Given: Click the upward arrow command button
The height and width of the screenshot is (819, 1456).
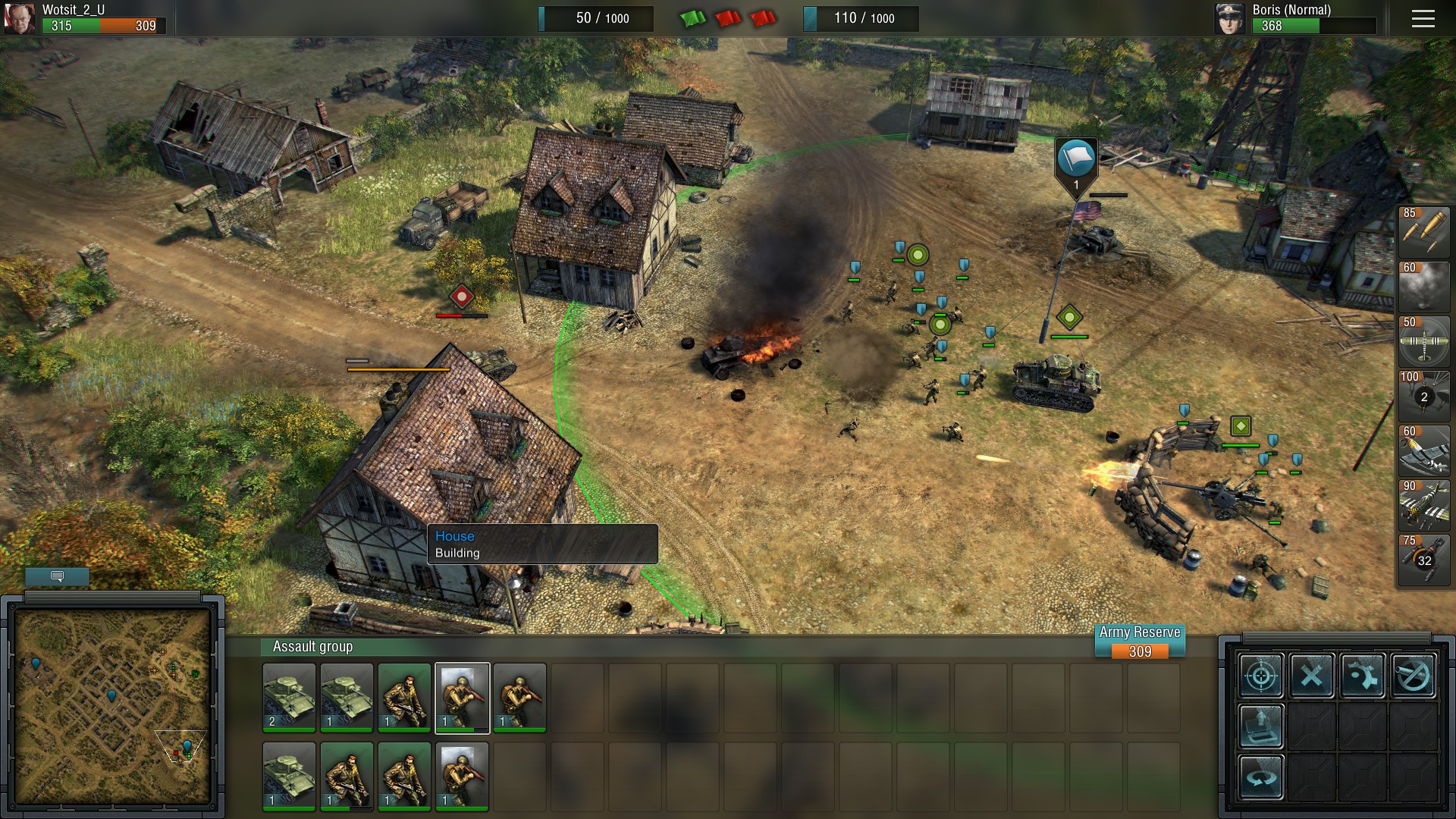Looking at the screenshot, I should [x=1261, y=726].
